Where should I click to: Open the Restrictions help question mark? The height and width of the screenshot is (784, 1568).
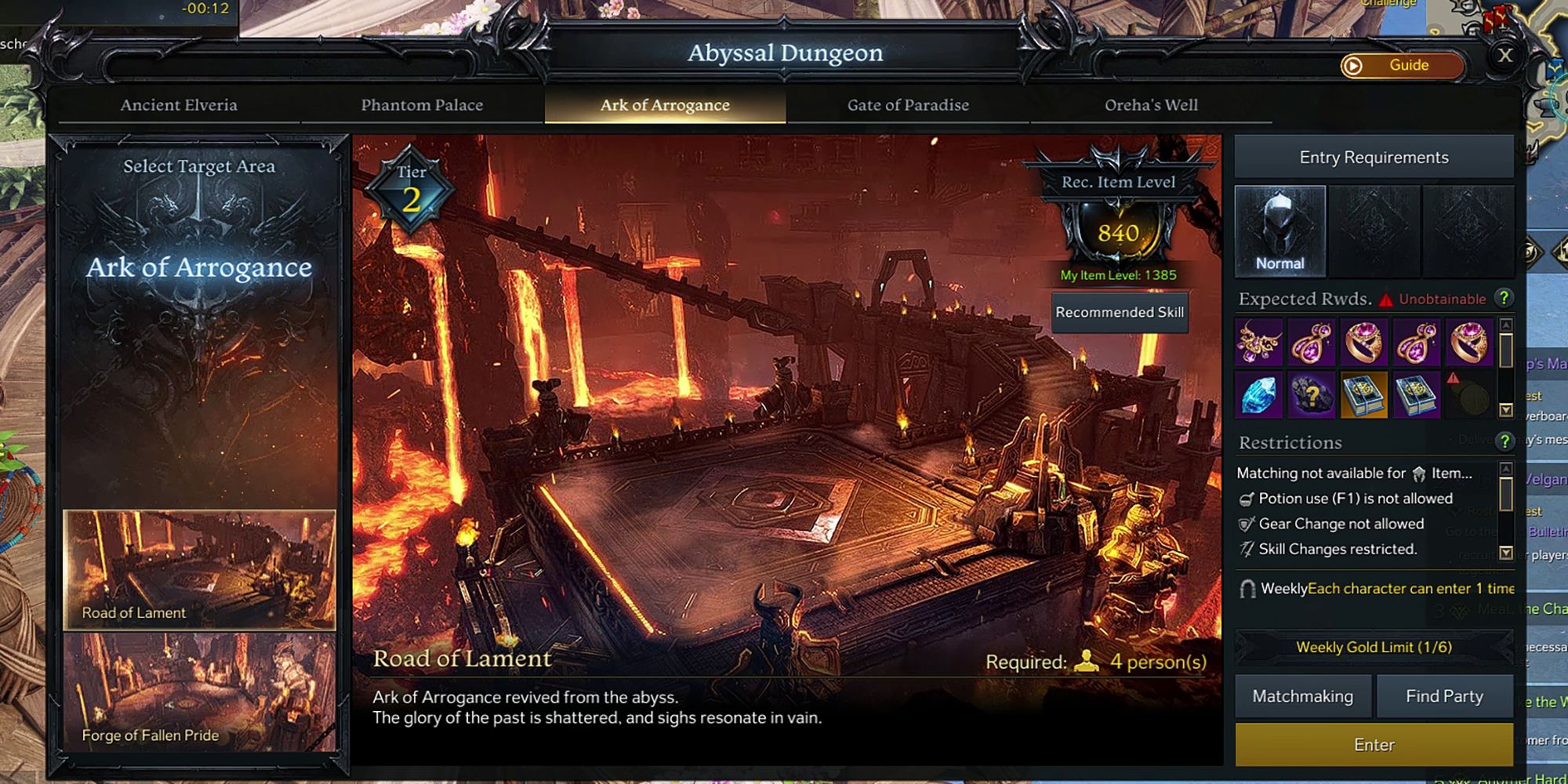click(x=1504, y=441)
